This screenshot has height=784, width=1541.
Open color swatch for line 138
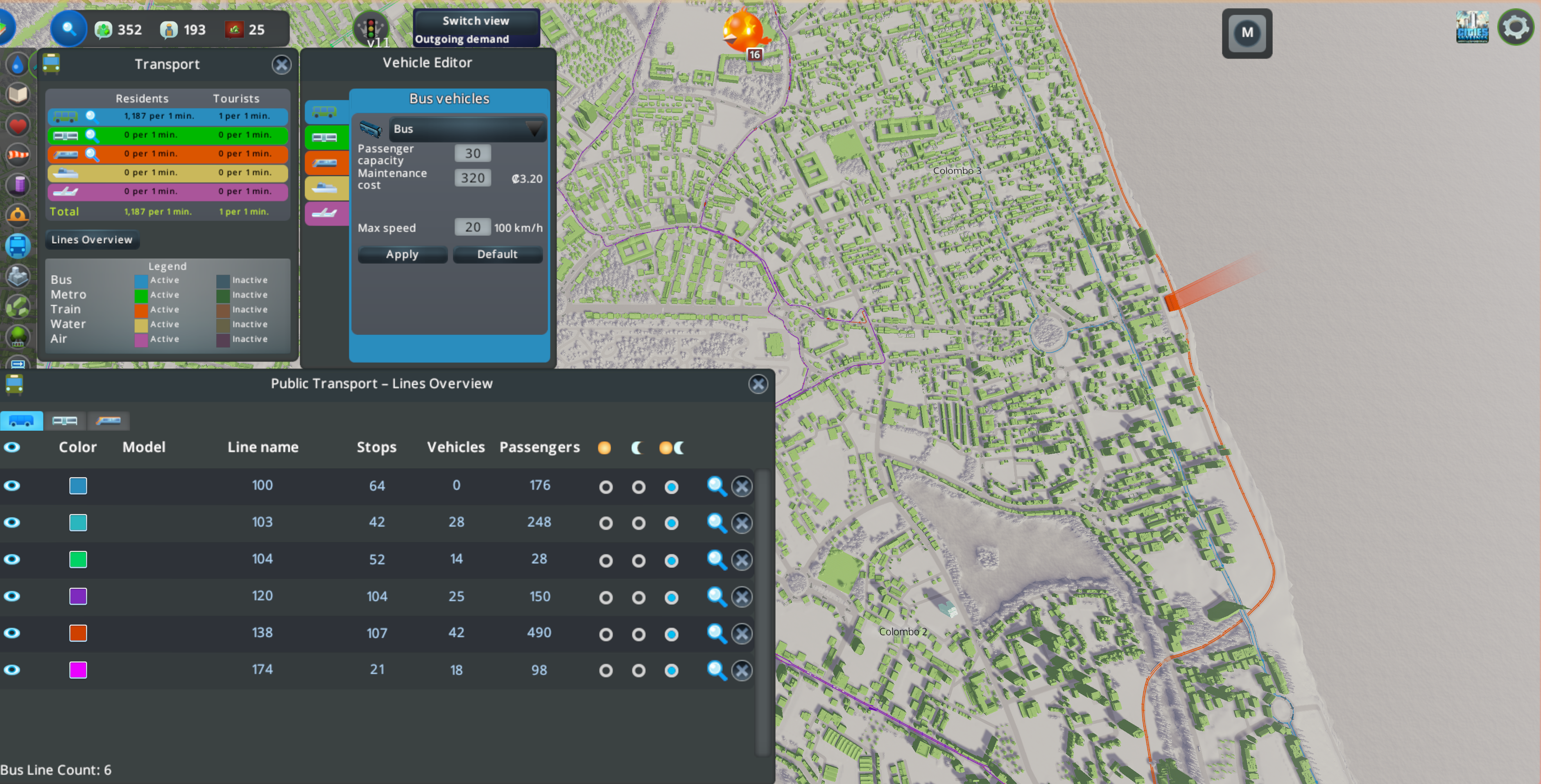(x=78, y=633)
